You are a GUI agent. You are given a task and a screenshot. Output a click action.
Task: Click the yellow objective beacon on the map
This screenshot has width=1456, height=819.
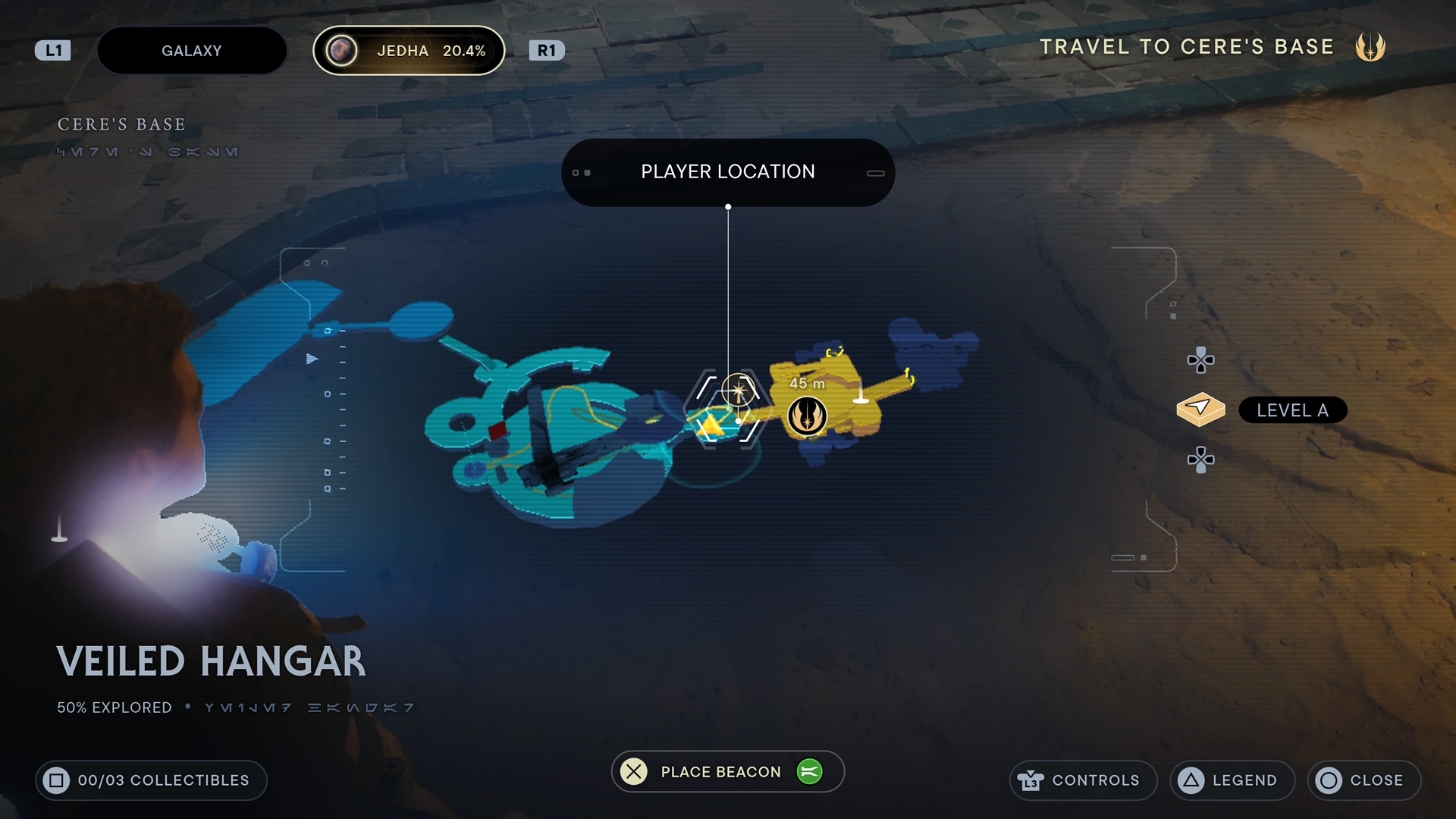(709, 425)
